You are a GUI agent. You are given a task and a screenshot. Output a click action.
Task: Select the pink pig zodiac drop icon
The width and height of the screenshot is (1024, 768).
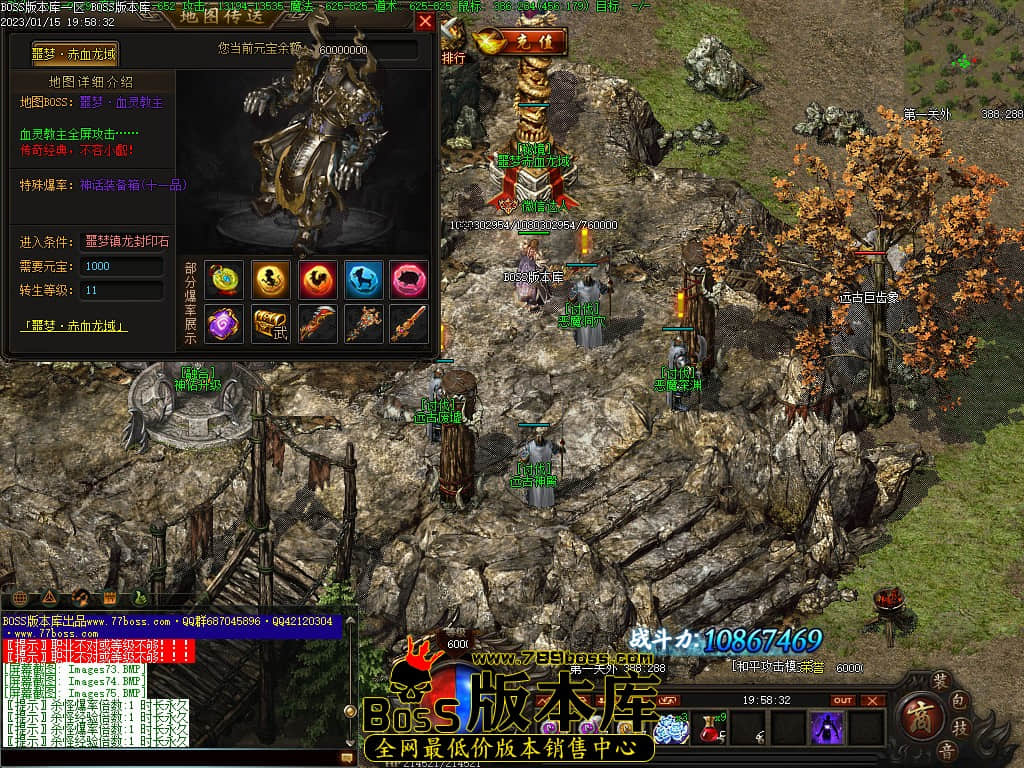409,280
